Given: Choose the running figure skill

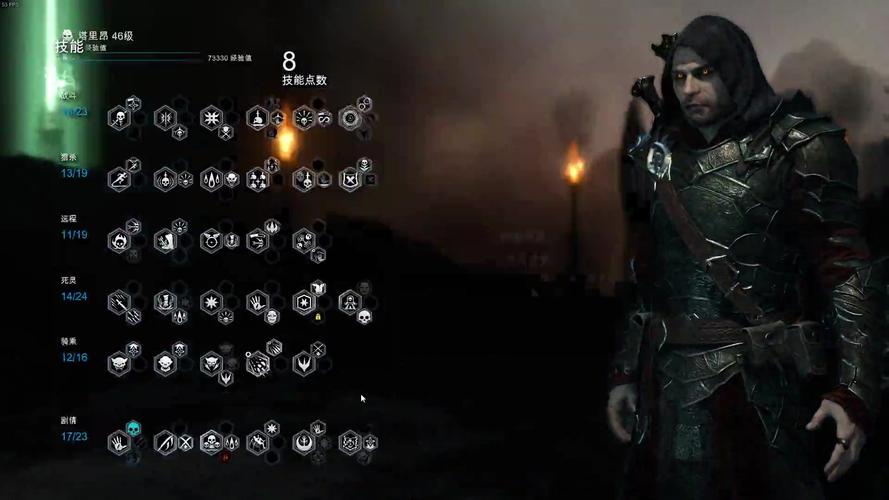Looking at the screenshot, I should (119, 180).
